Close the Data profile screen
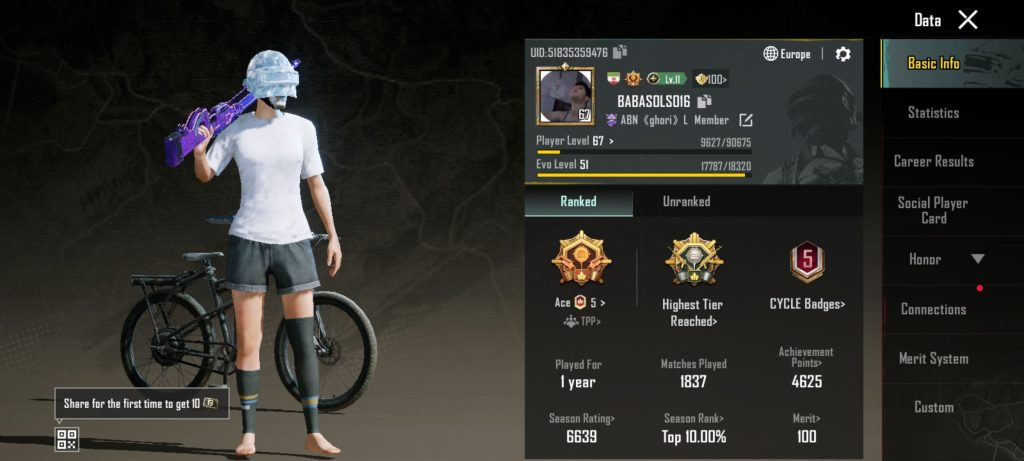 coord(967,19)
